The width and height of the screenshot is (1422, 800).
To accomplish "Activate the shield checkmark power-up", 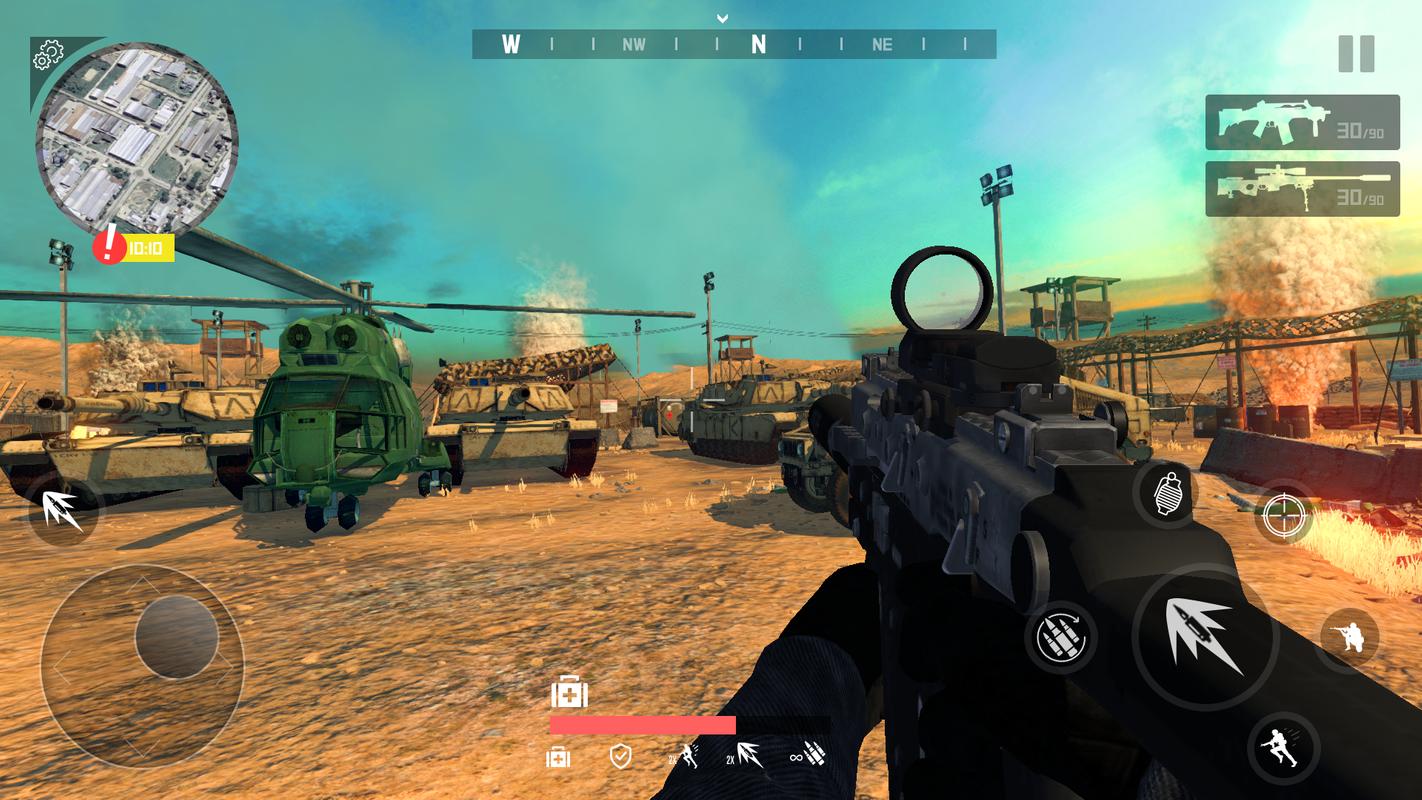I will (x=621, y=756).
